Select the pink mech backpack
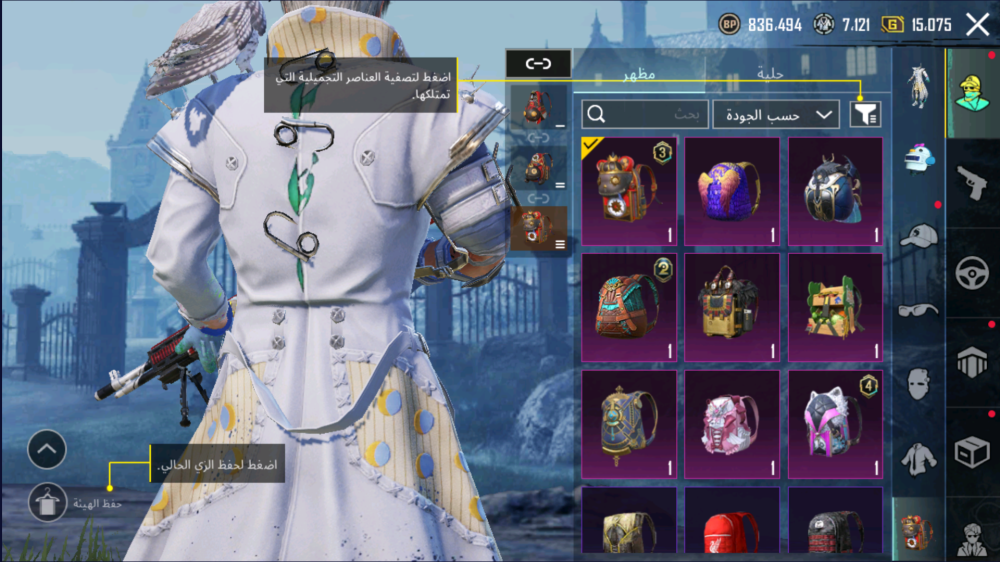Screen dimensions: 1000x562 coord(732,421)
